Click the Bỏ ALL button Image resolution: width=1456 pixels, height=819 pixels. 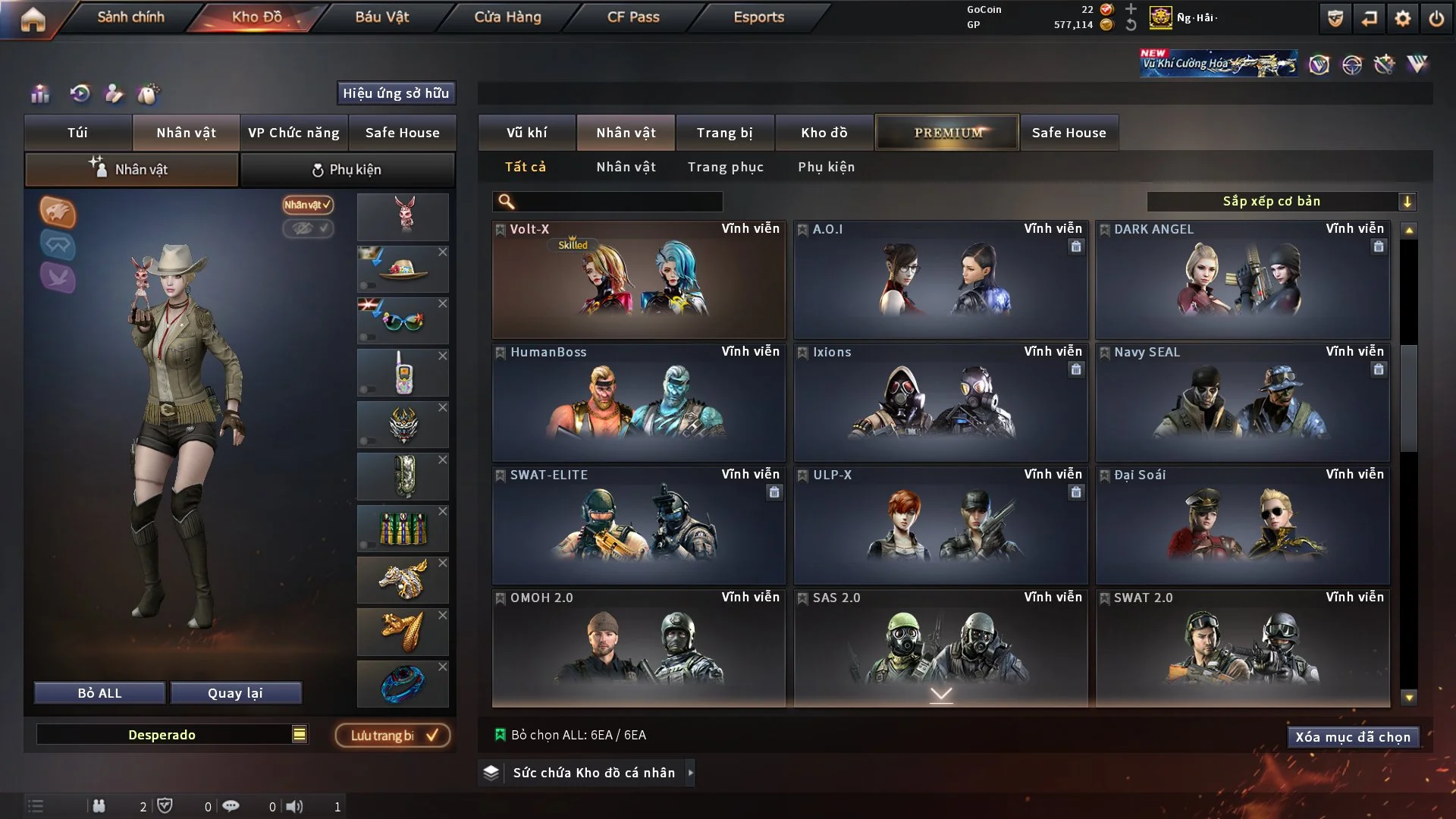[99, 693]
